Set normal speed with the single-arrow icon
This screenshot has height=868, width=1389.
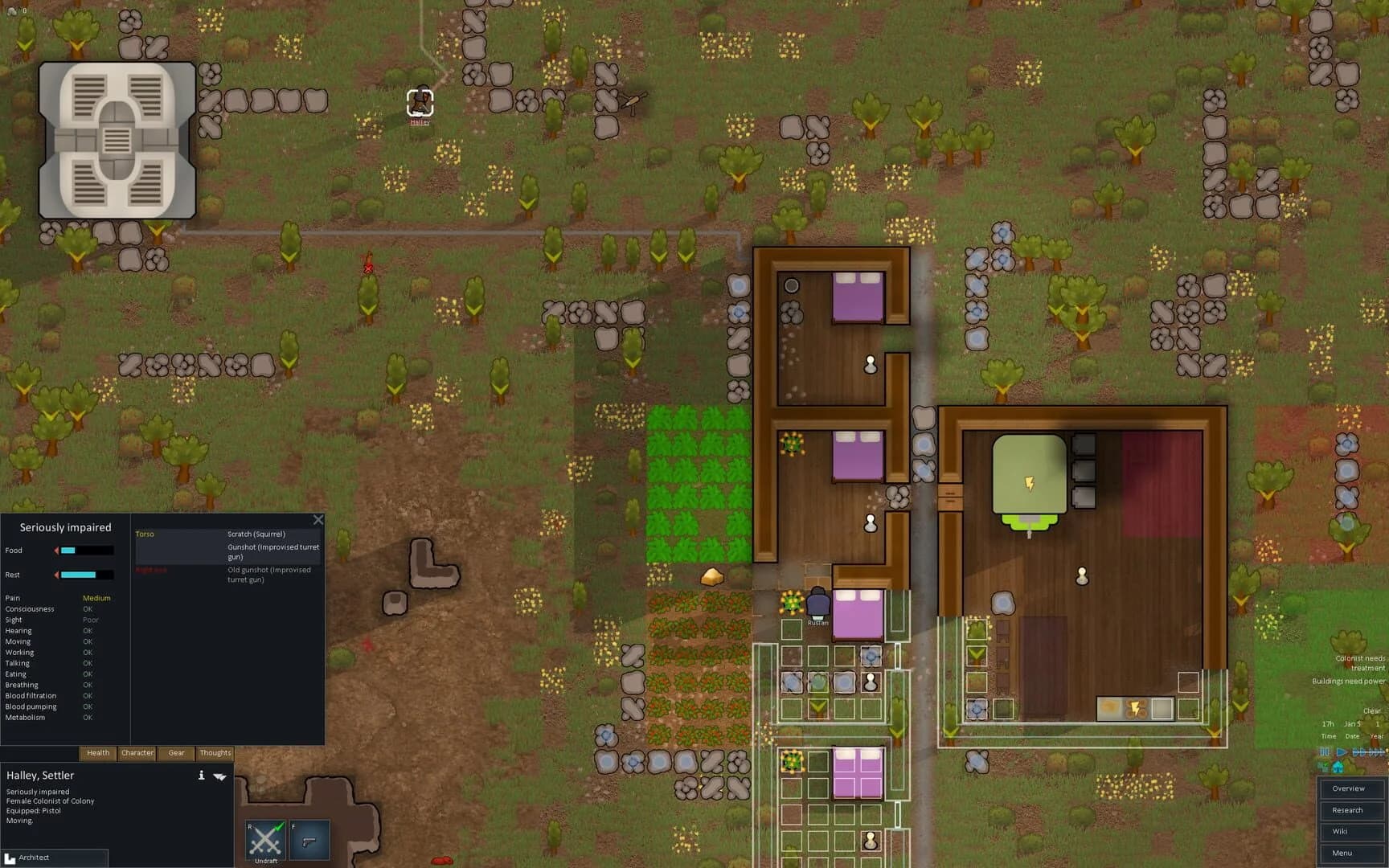tap(1341, 751)
